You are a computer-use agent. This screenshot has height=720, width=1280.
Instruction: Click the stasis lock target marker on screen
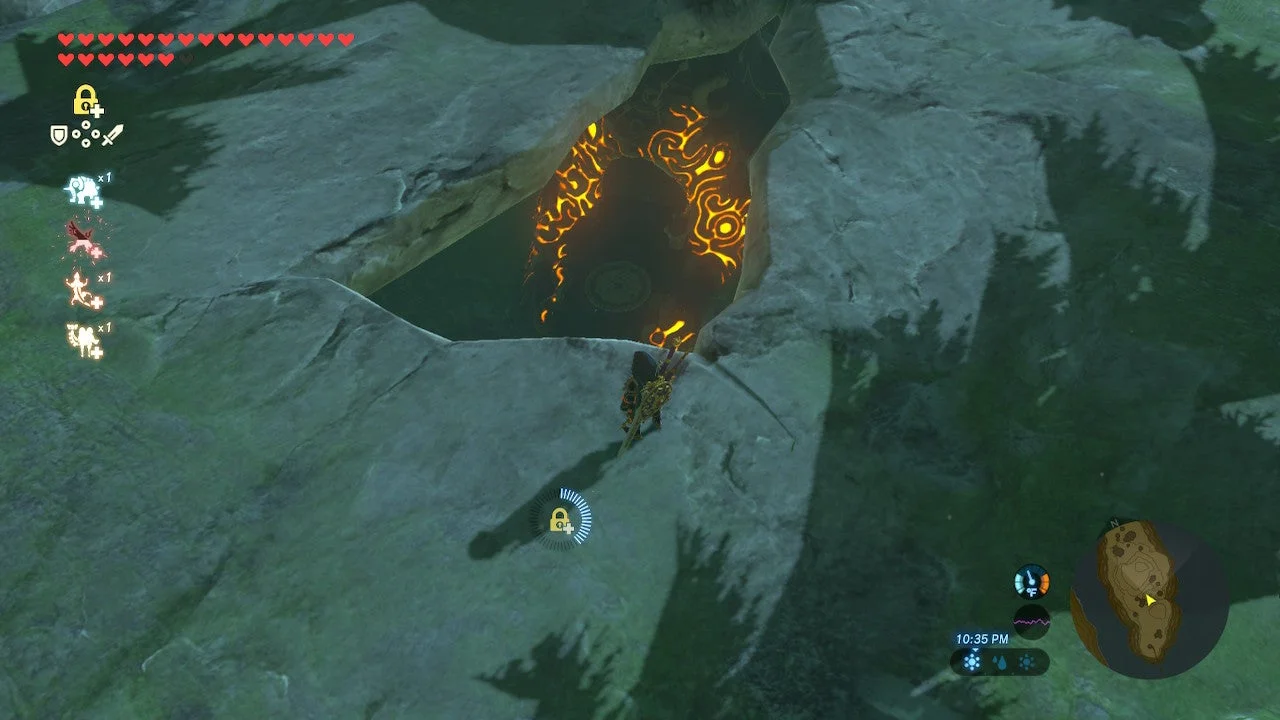coord(562,519)
